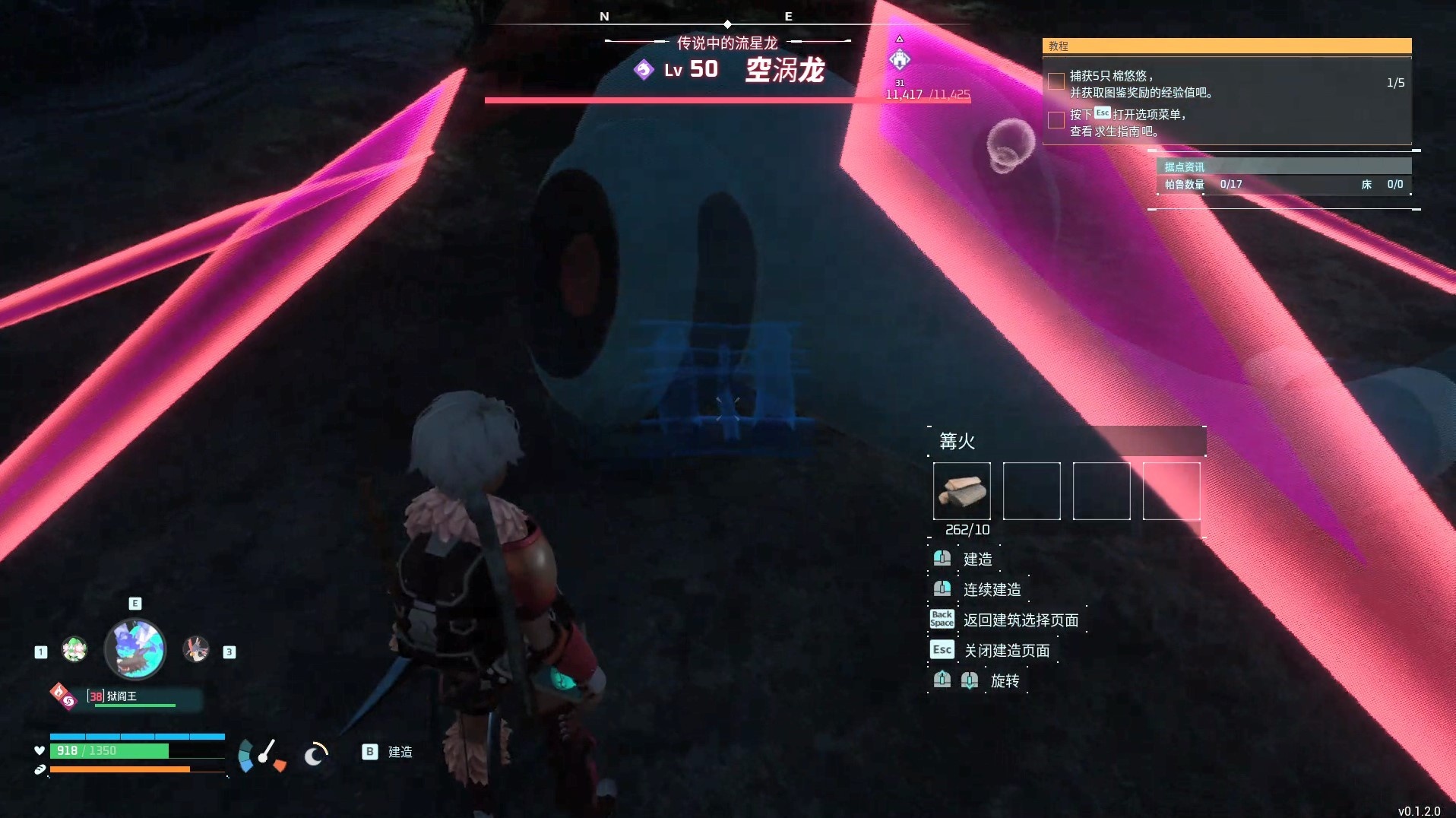Viewport: 1456px width, 818px height.
Task: Select the active pal portrait in the party
Action: [135, 649]
